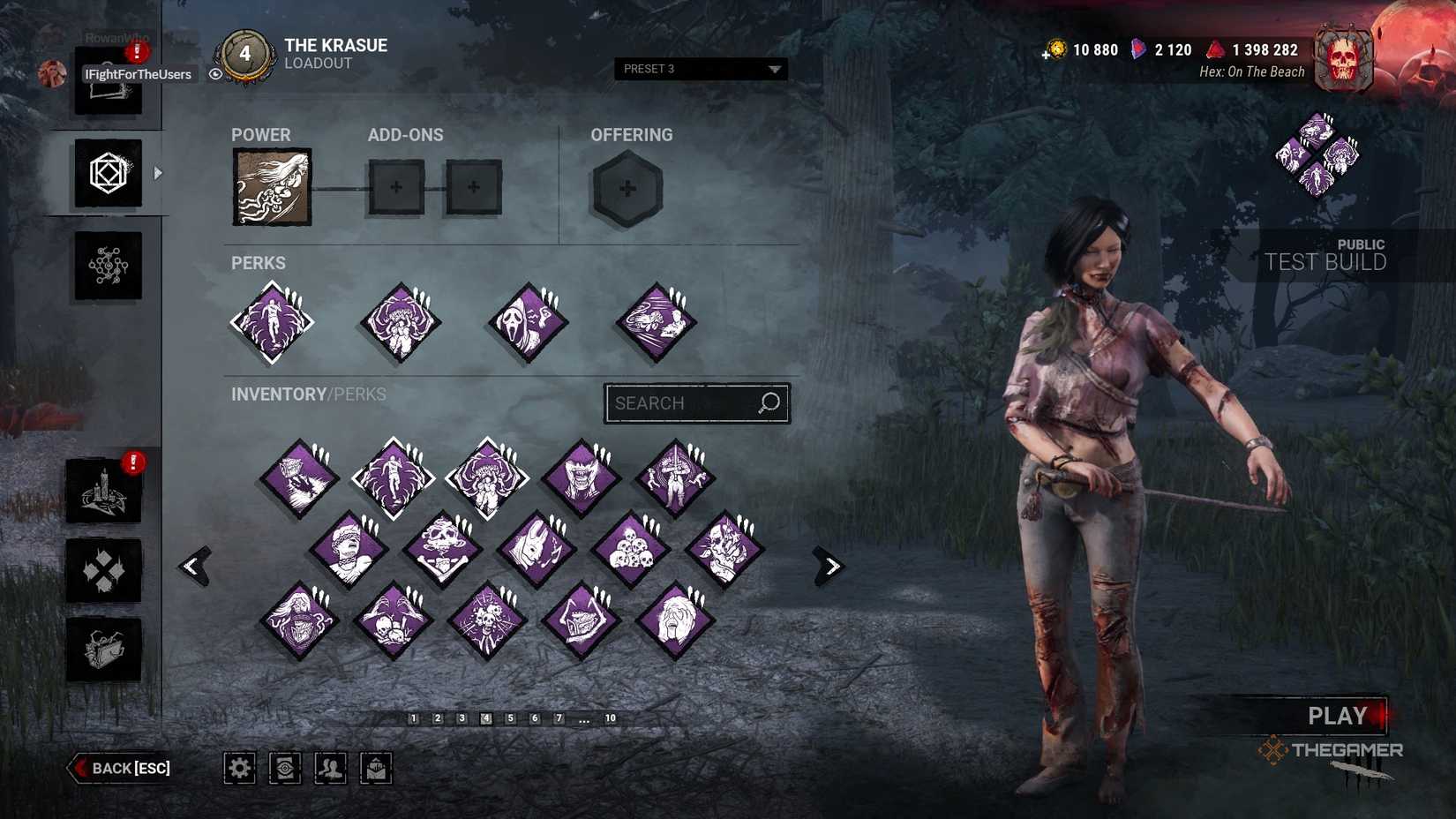Click BACK to leave the loadout screen

click(119, 768)
